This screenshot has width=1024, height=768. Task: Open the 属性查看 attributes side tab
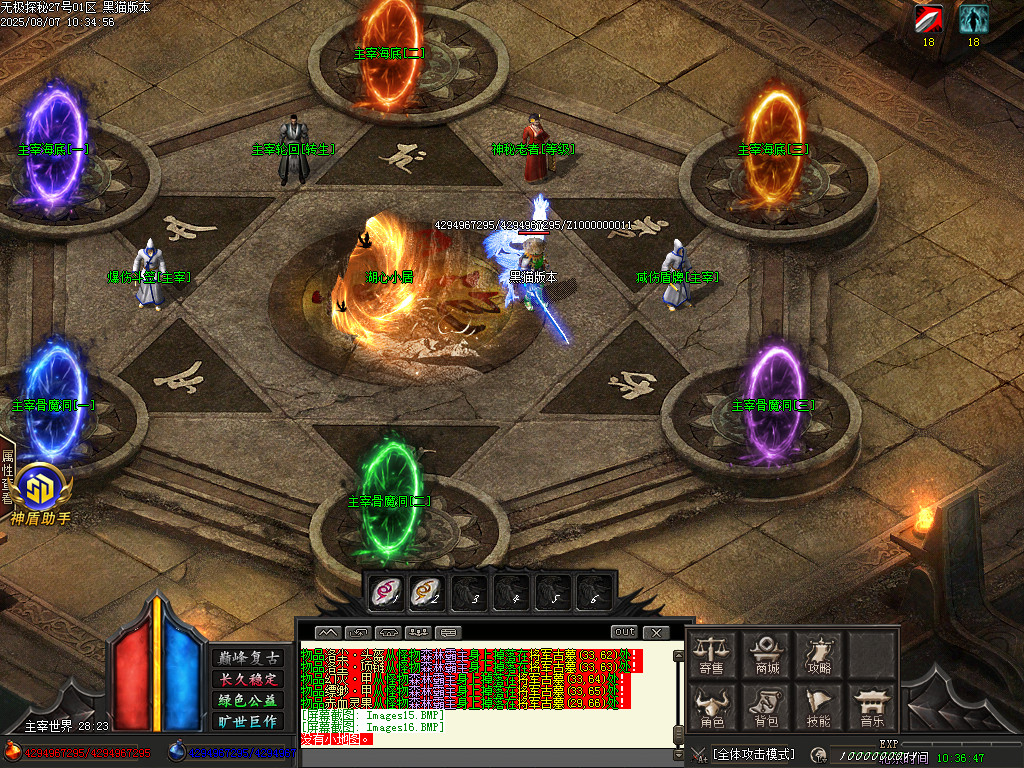pos(7,476)
